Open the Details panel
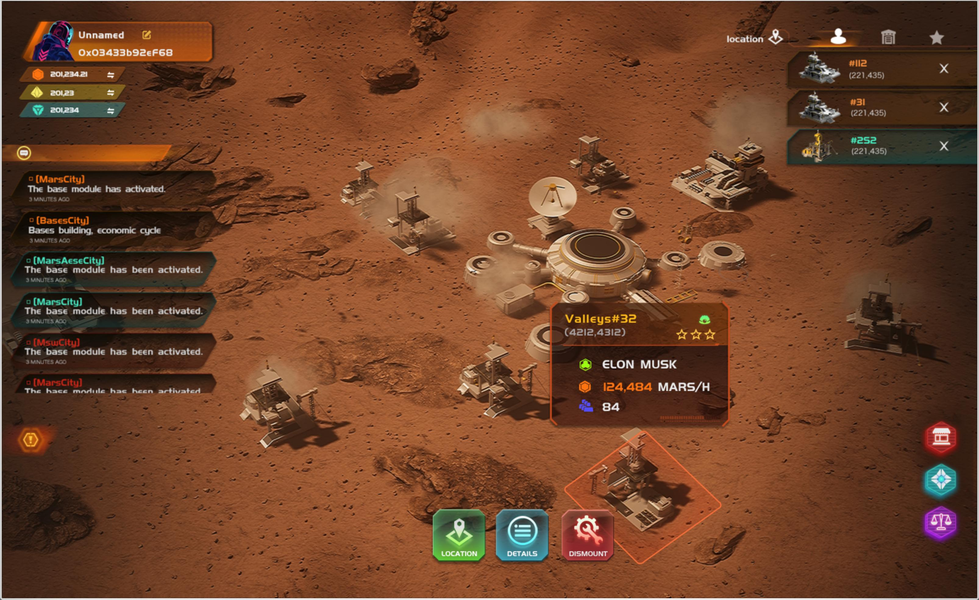Screen dimensions: 979x600 (522, 535)
